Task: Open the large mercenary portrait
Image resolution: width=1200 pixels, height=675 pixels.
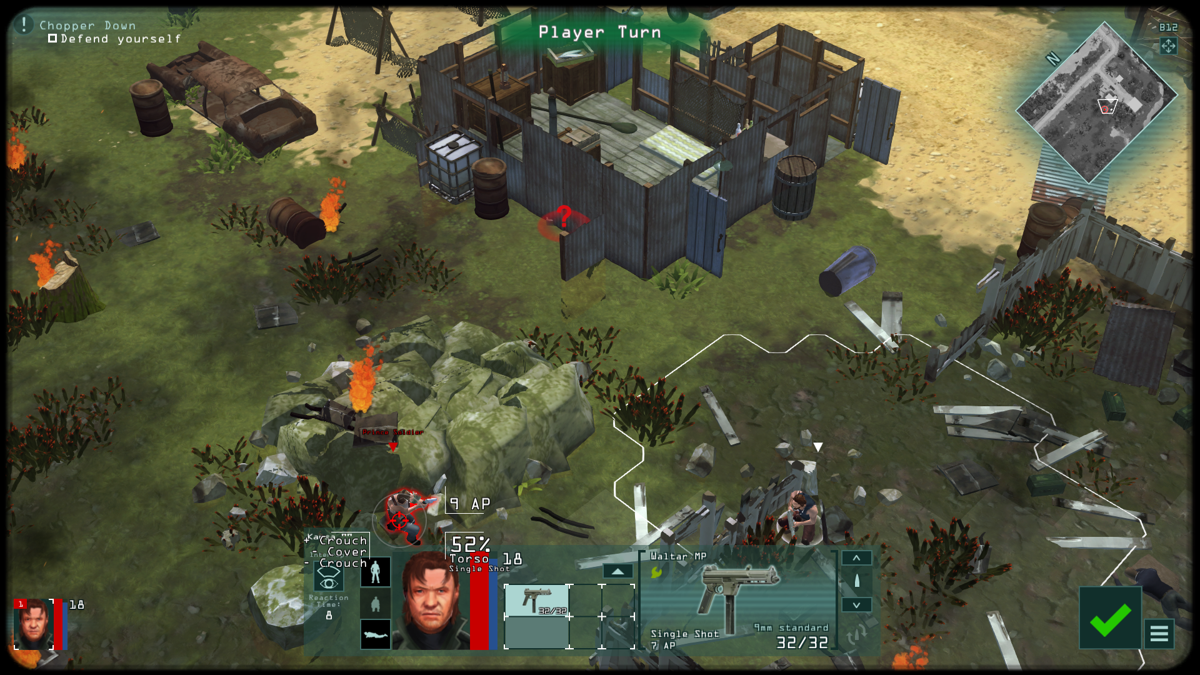Action: [x=431, y=600]
